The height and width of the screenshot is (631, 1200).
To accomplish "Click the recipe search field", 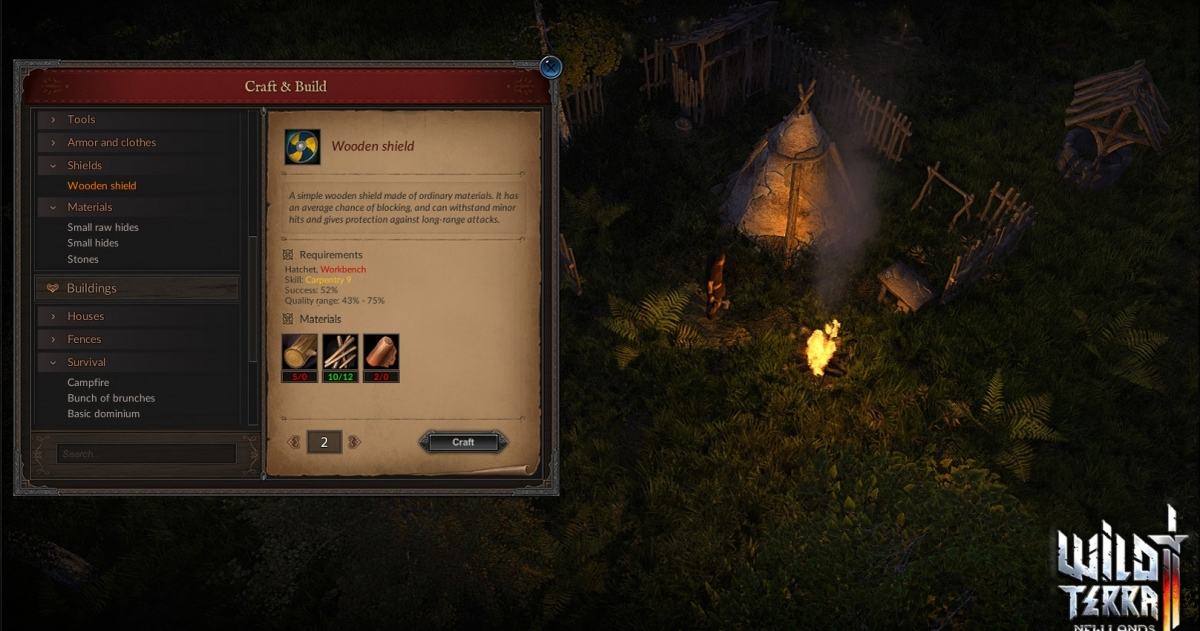I will tap(146, 454).
